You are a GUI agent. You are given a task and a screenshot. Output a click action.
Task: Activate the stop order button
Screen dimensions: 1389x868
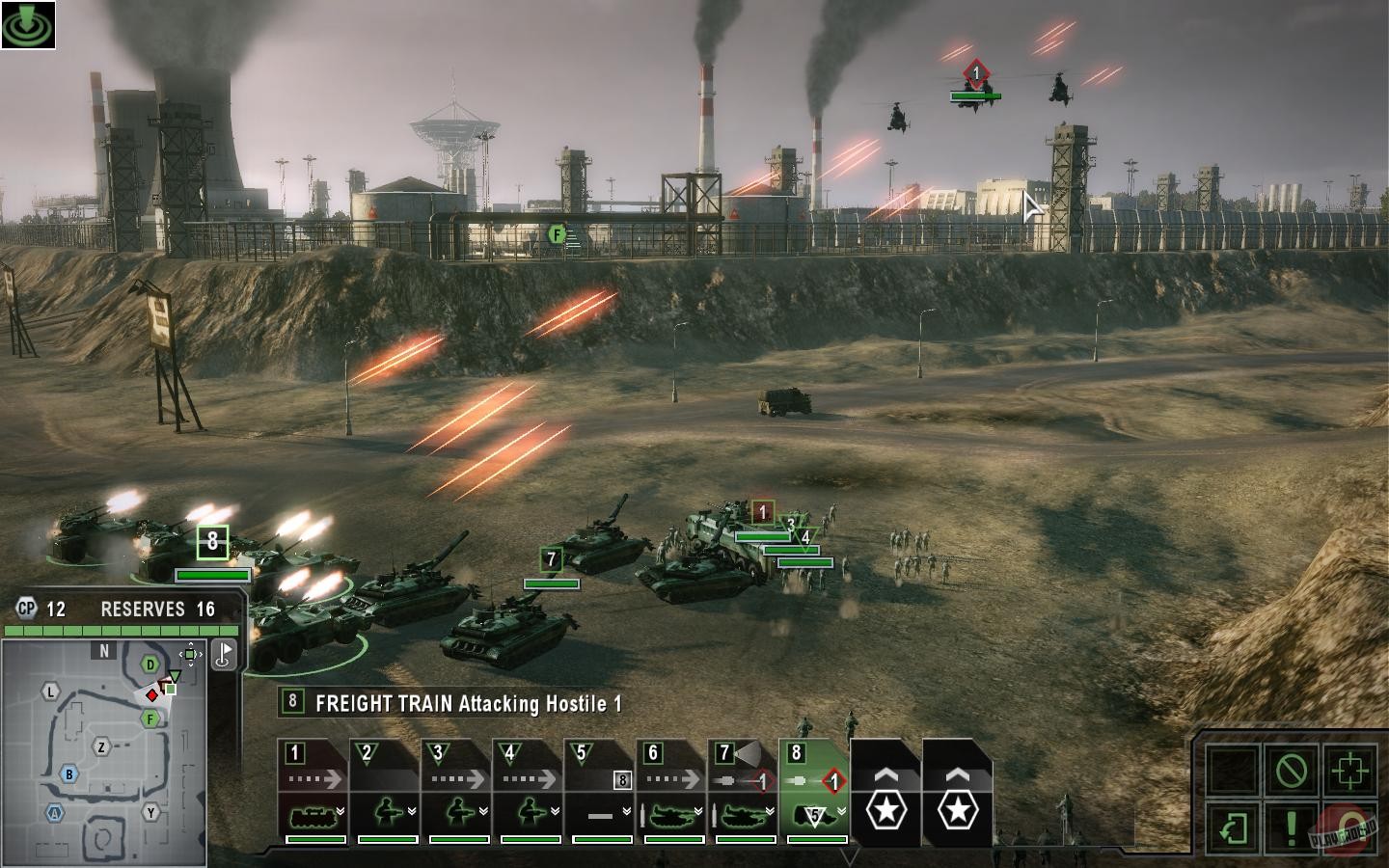click(x=1292, y=770)
